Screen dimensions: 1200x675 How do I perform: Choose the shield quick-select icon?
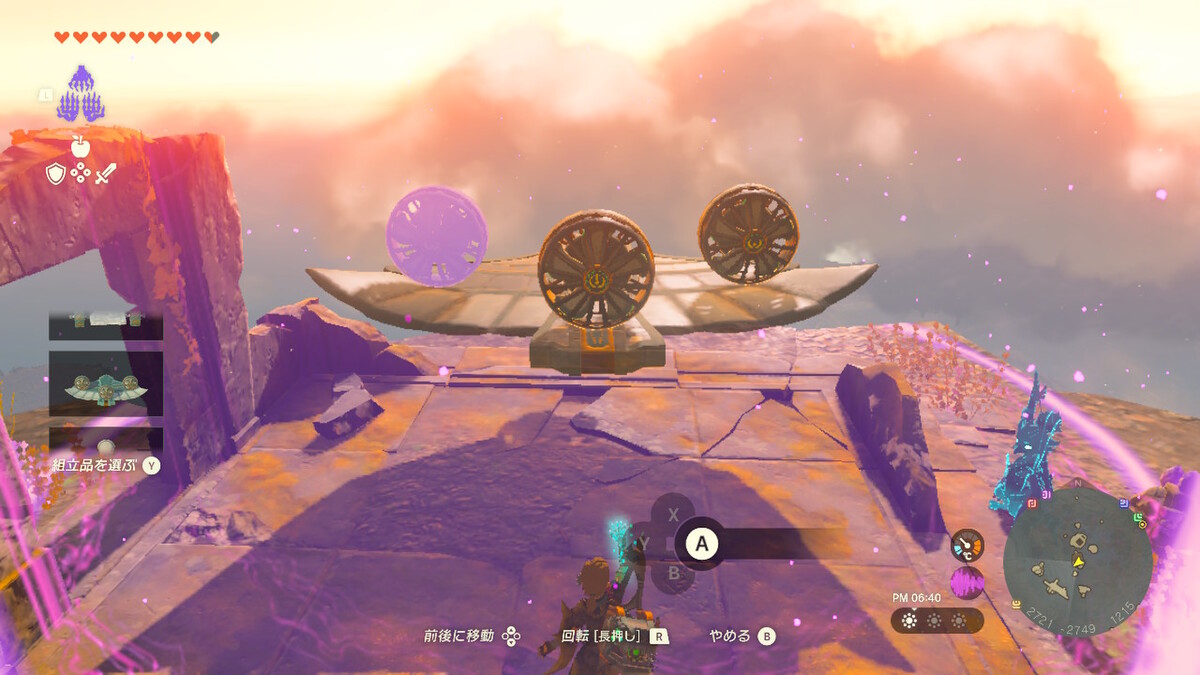56,174
